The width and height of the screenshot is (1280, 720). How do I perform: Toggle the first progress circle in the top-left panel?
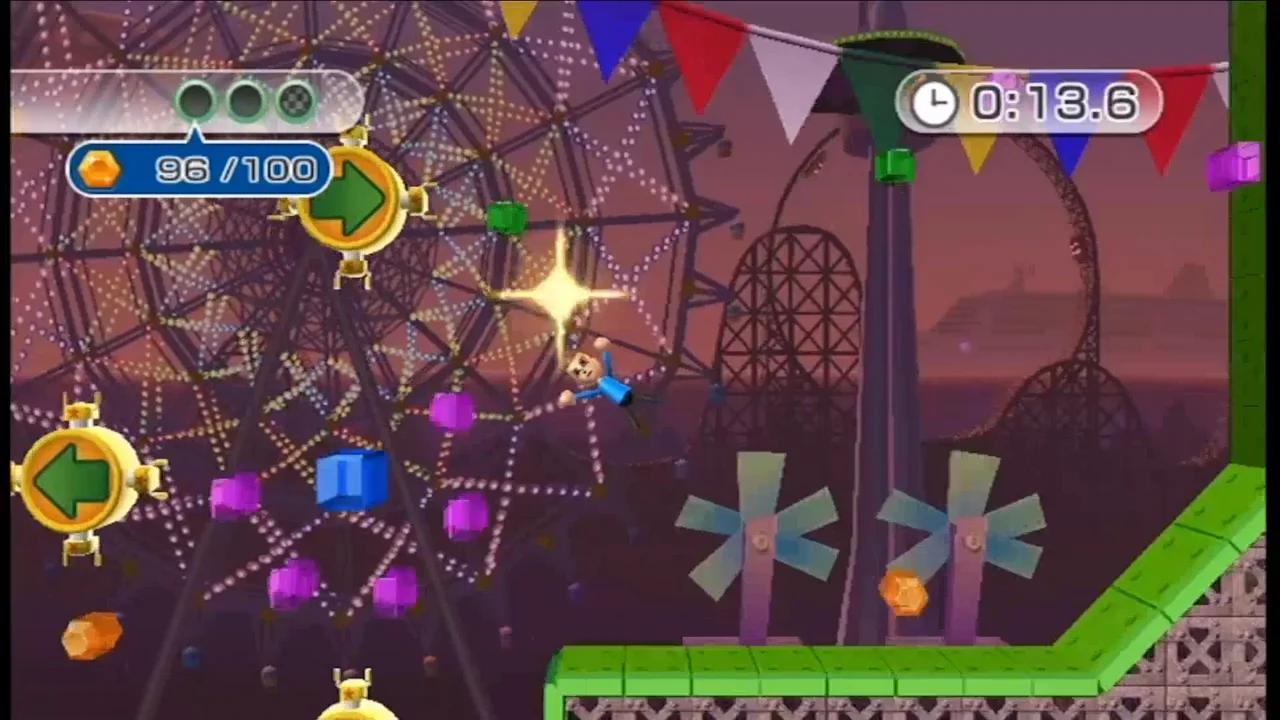point(199,99)
